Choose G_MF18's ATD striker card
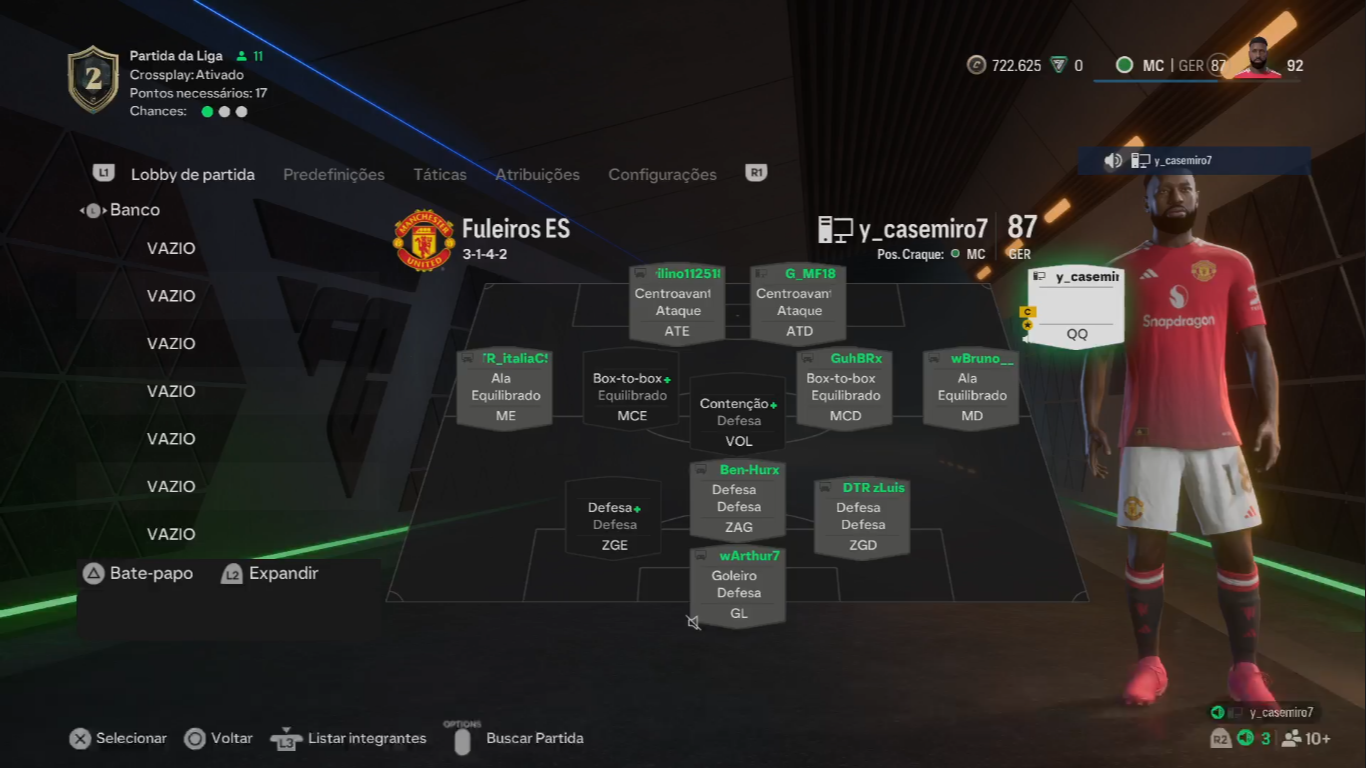Image resolution: width=1366 pixels, height=768 pixels. tap(798, 304)
